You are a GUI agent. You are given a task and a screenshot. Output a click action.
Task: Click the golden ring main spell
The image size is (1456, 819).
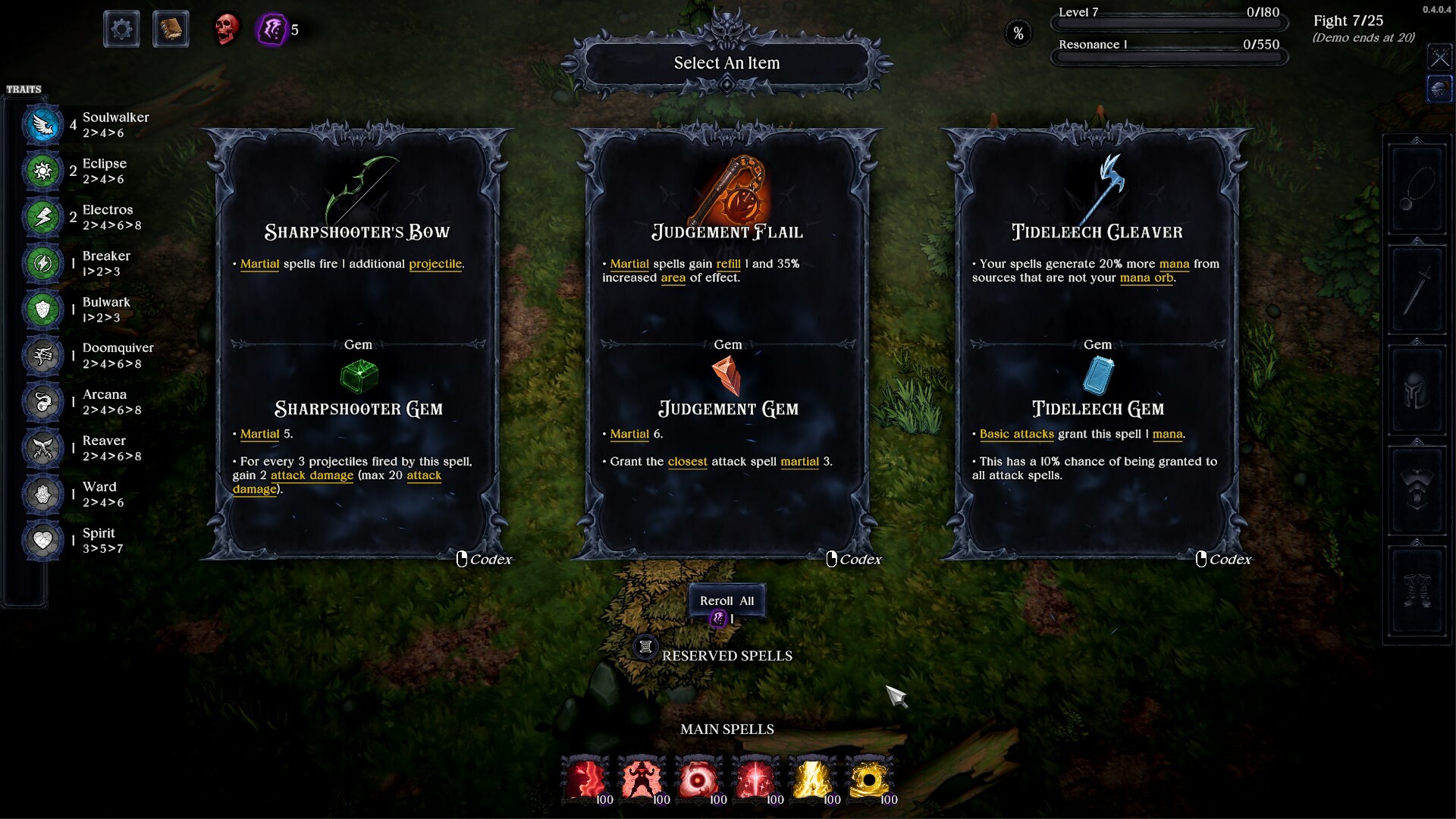[x=870, y=780]
